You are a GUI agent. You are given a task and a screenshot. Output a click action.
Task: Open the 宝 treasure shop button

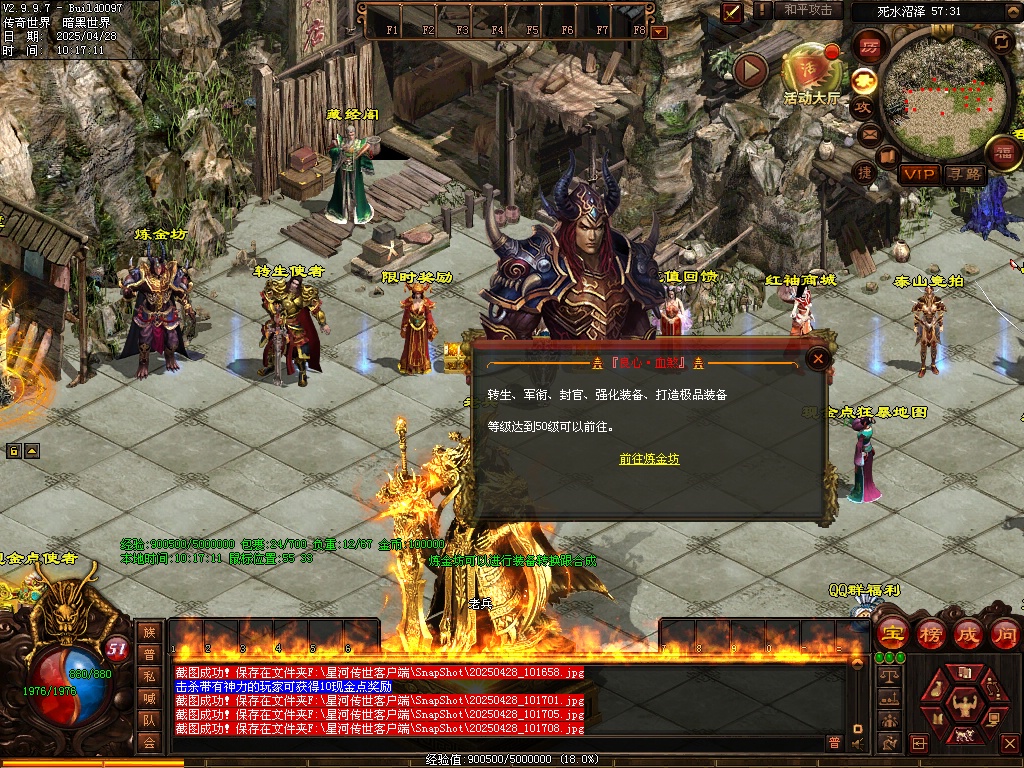click(x=891, y=633)
